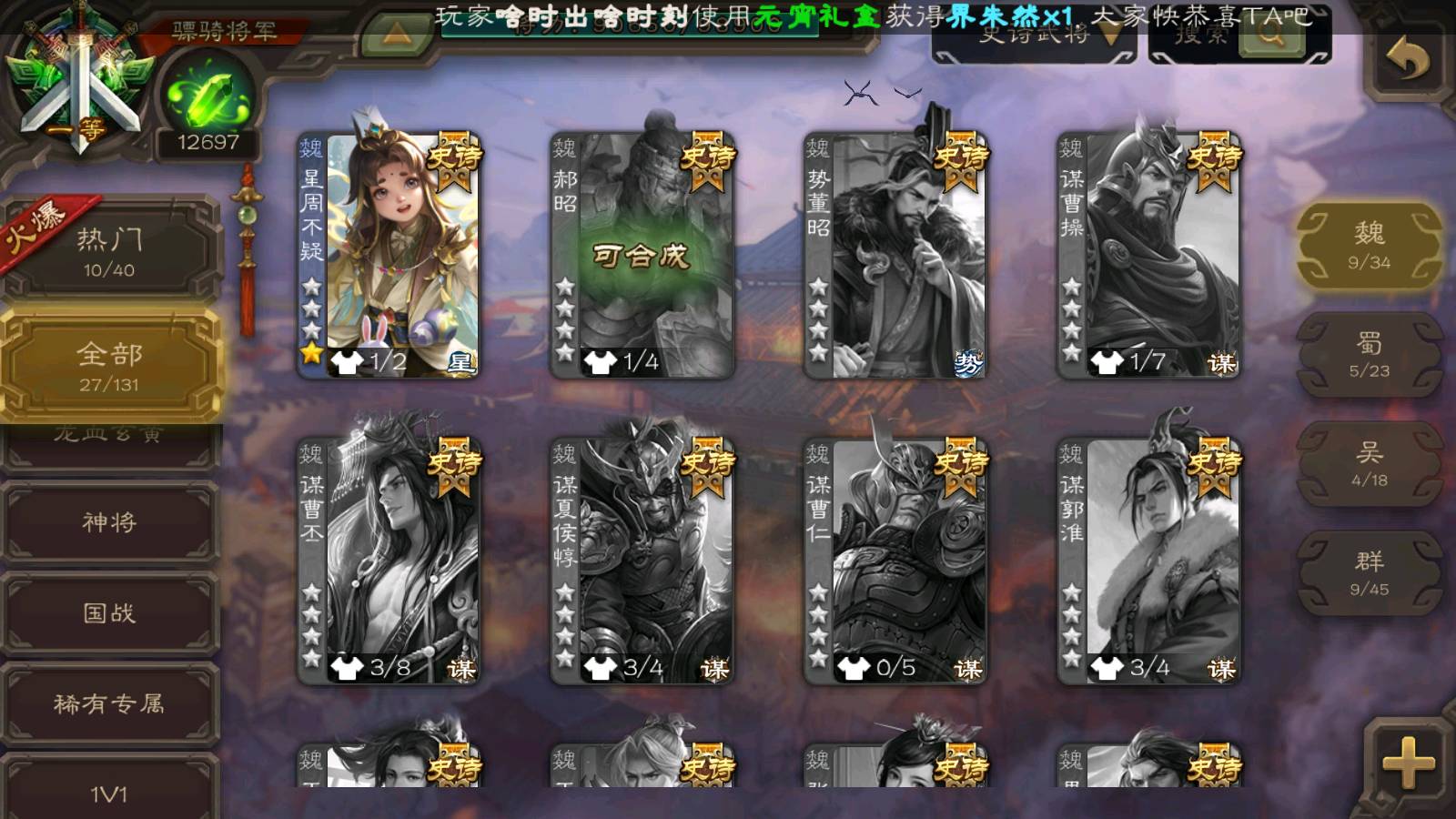Image resolution: width=1456 pixels, height=819 pixels.
Task: Open the 郝昭 card marked 可合成
Action: point(642,255)
